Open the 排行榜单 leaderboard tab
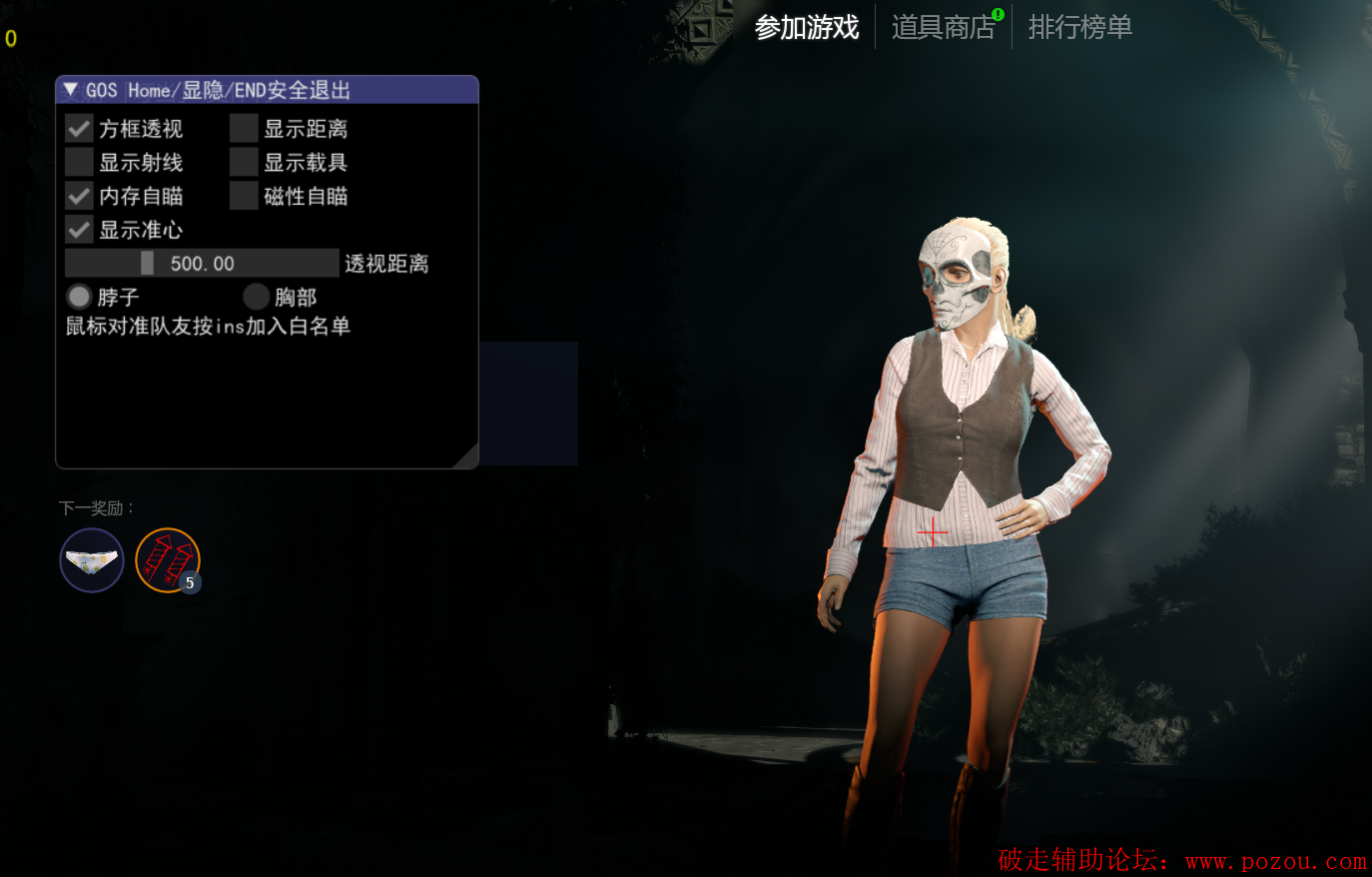 [x=1079, y=27]
